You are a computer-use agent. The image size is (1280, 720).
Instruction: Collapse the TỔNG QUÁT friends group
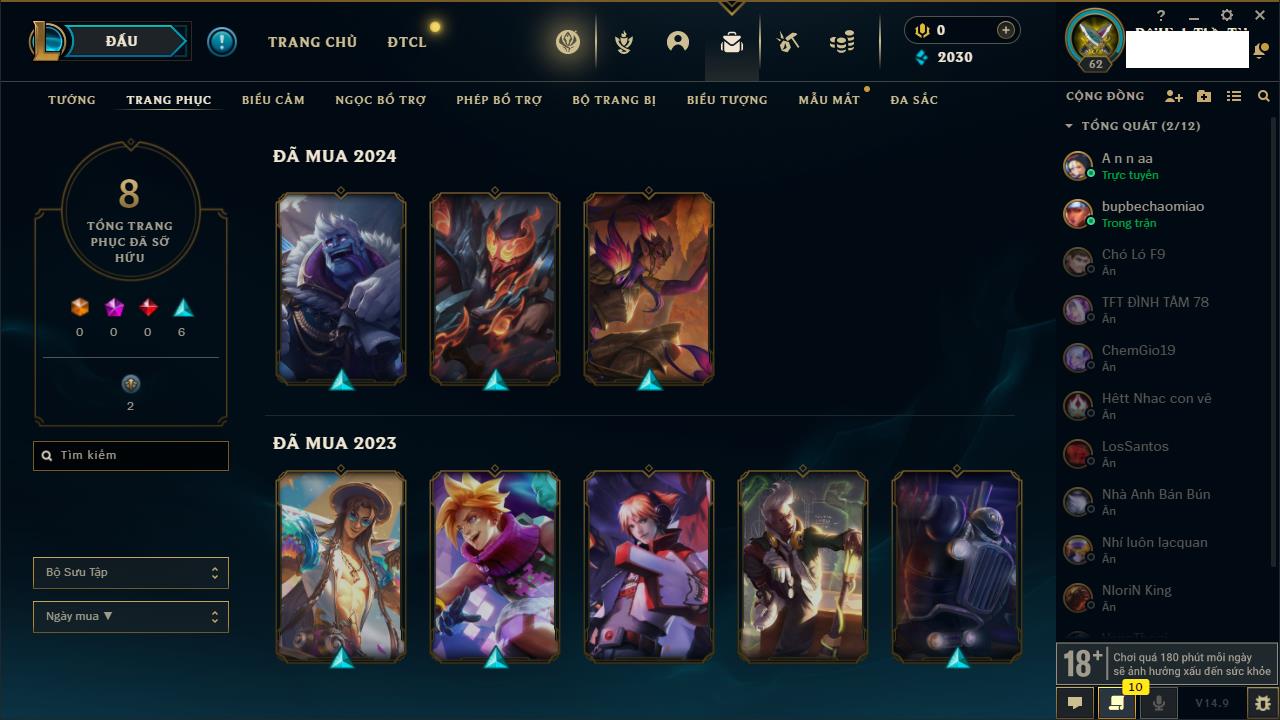pyautogui.click(x=1069, y=126)
